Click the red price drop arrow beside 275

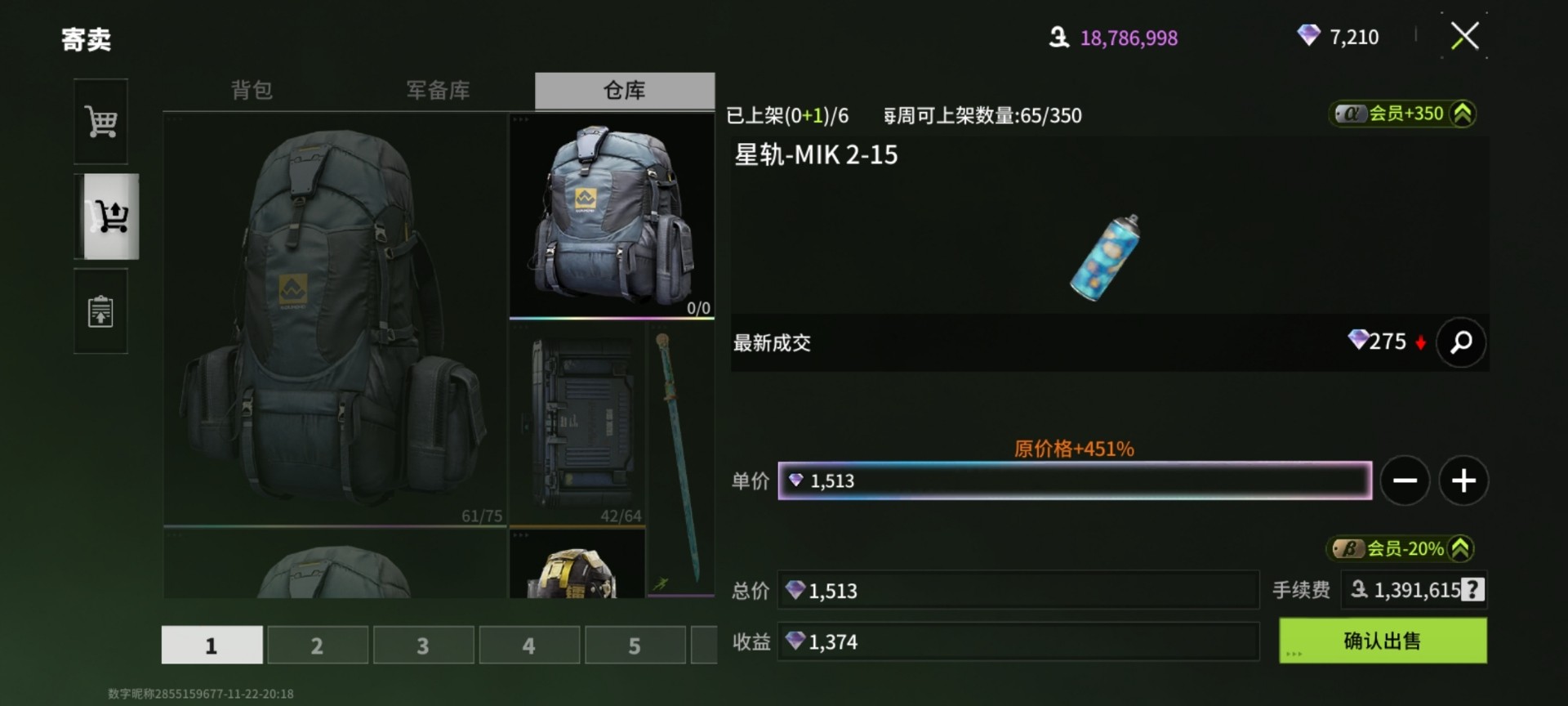pyautogui.click(x=1422, y=342)
